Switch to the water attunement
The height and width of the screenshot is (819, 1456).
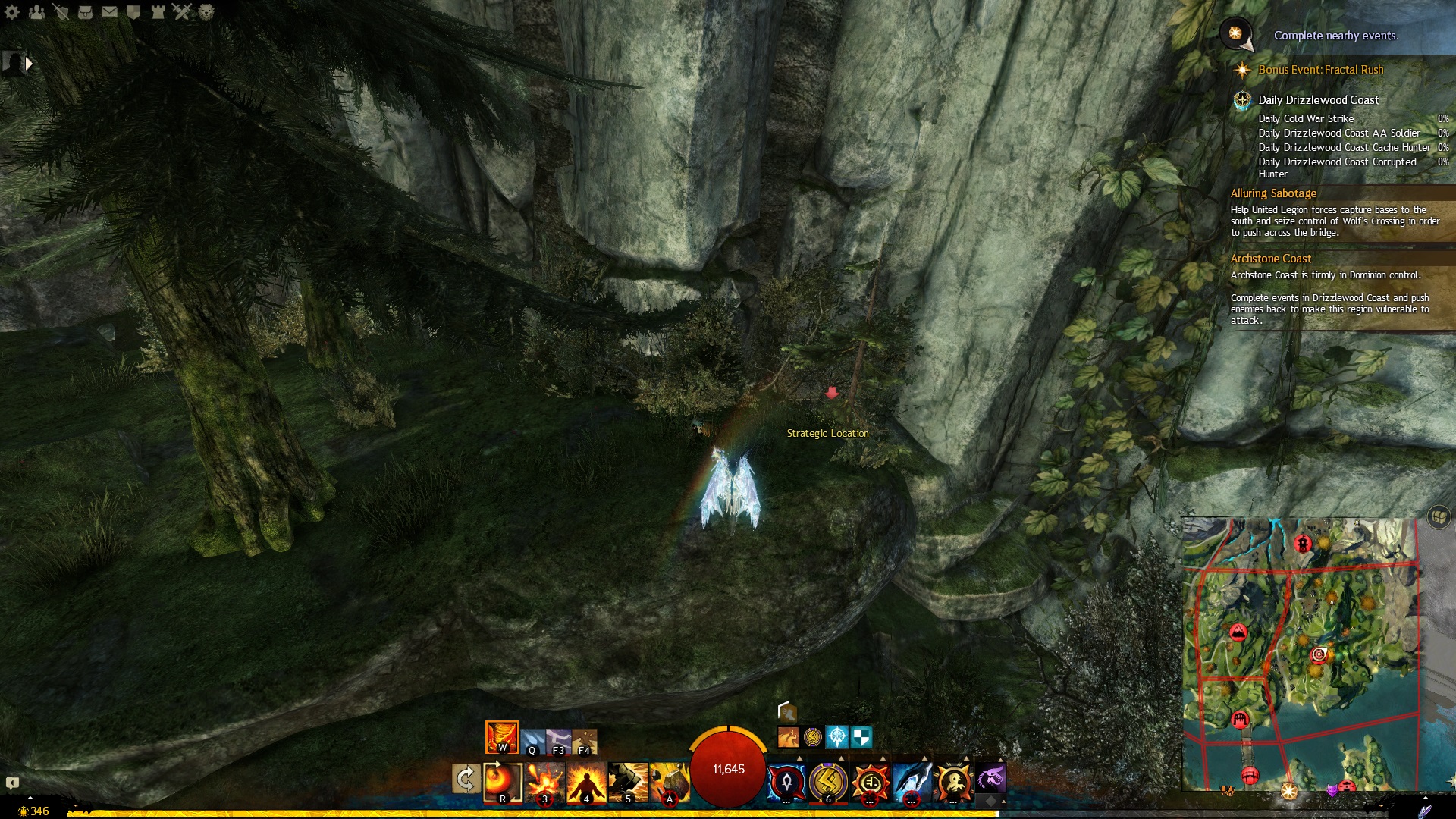pyautogui.click(x=532, y=740)
